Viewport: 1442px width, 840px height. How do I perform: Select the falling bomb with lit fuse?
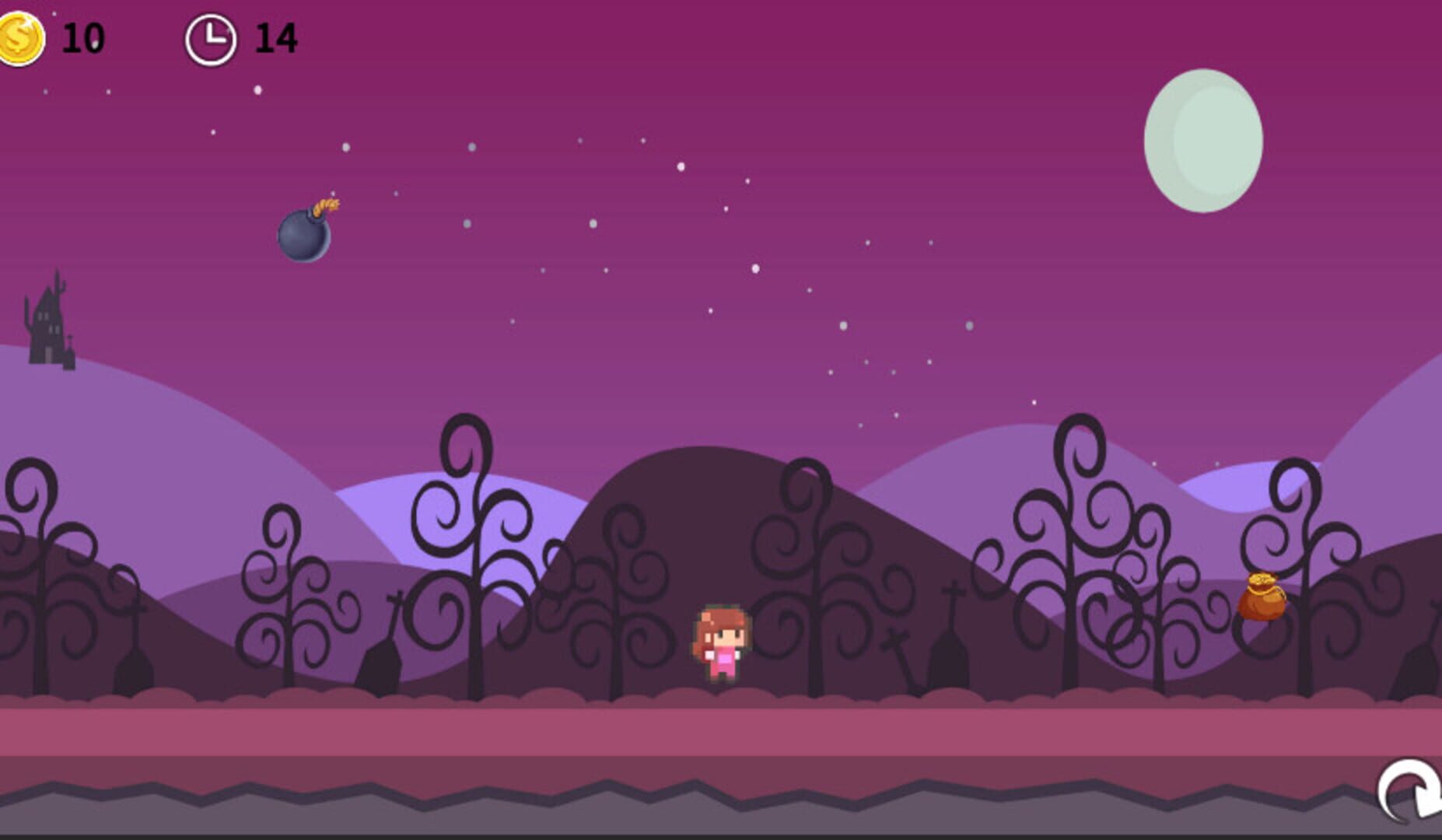pos(303,236)
